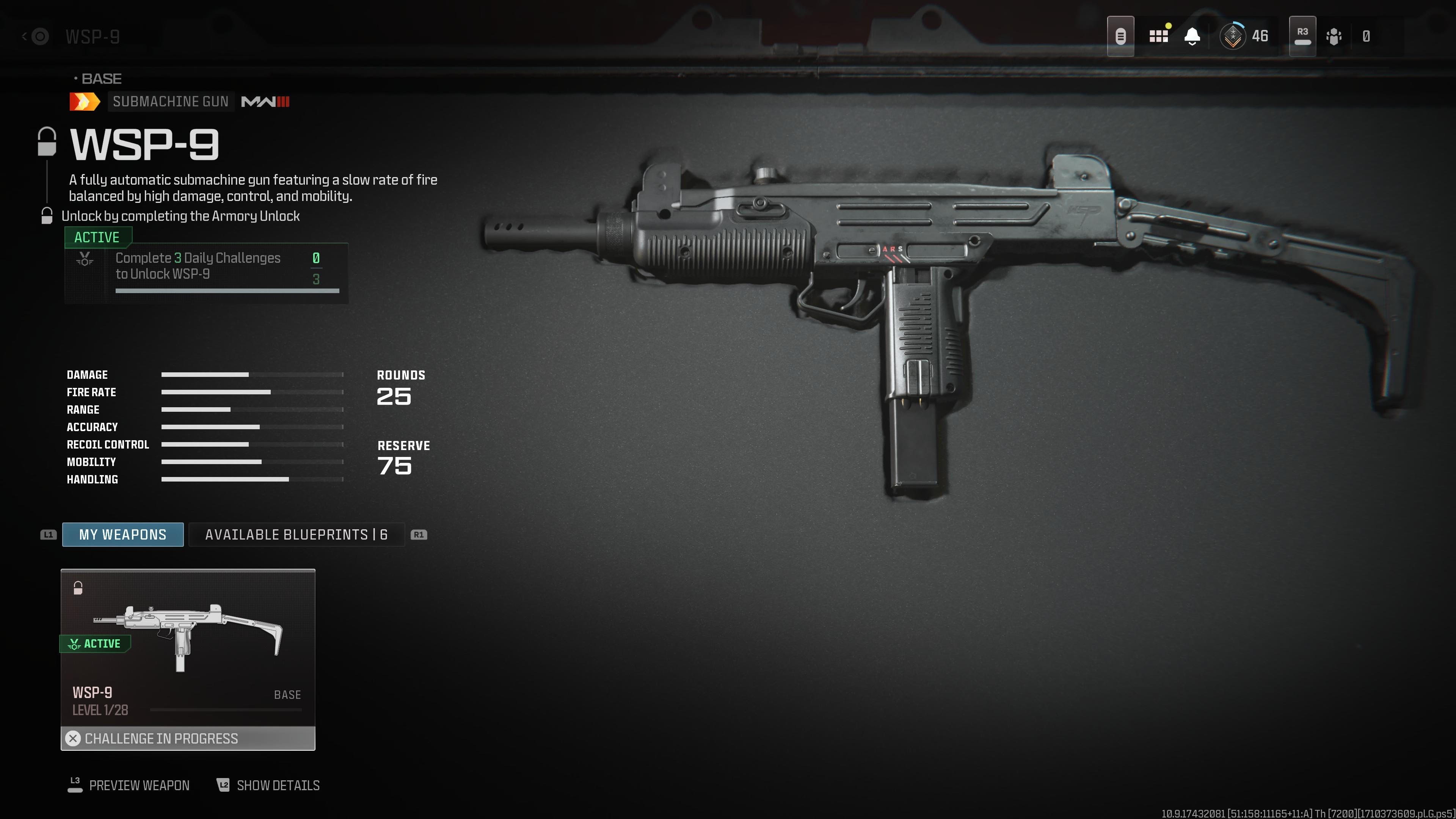Click the clan shield icon next to R3
Screen dimensions: 1456x819
point(1334,36)
